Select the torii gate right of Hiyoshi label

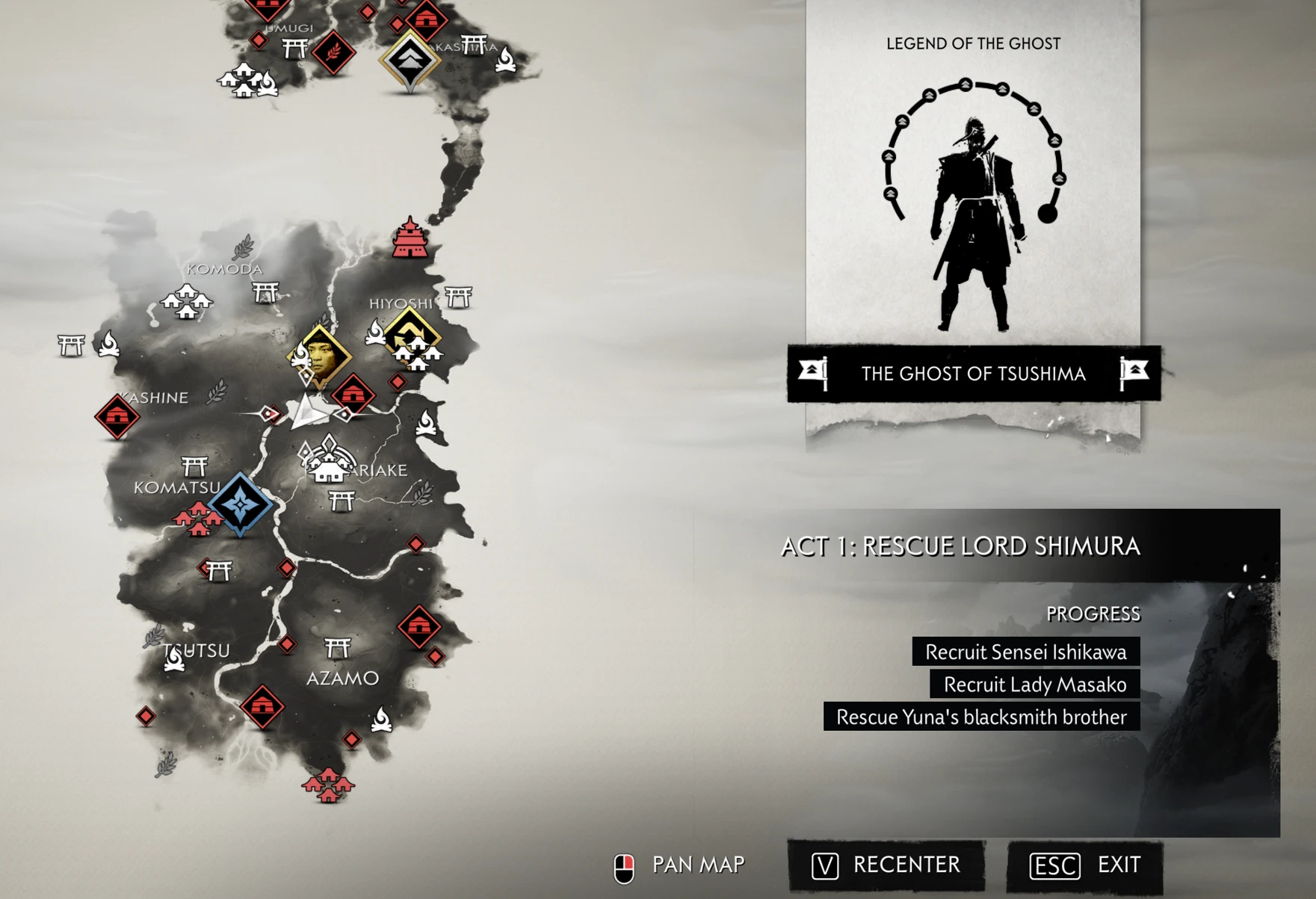pos(458,297)
